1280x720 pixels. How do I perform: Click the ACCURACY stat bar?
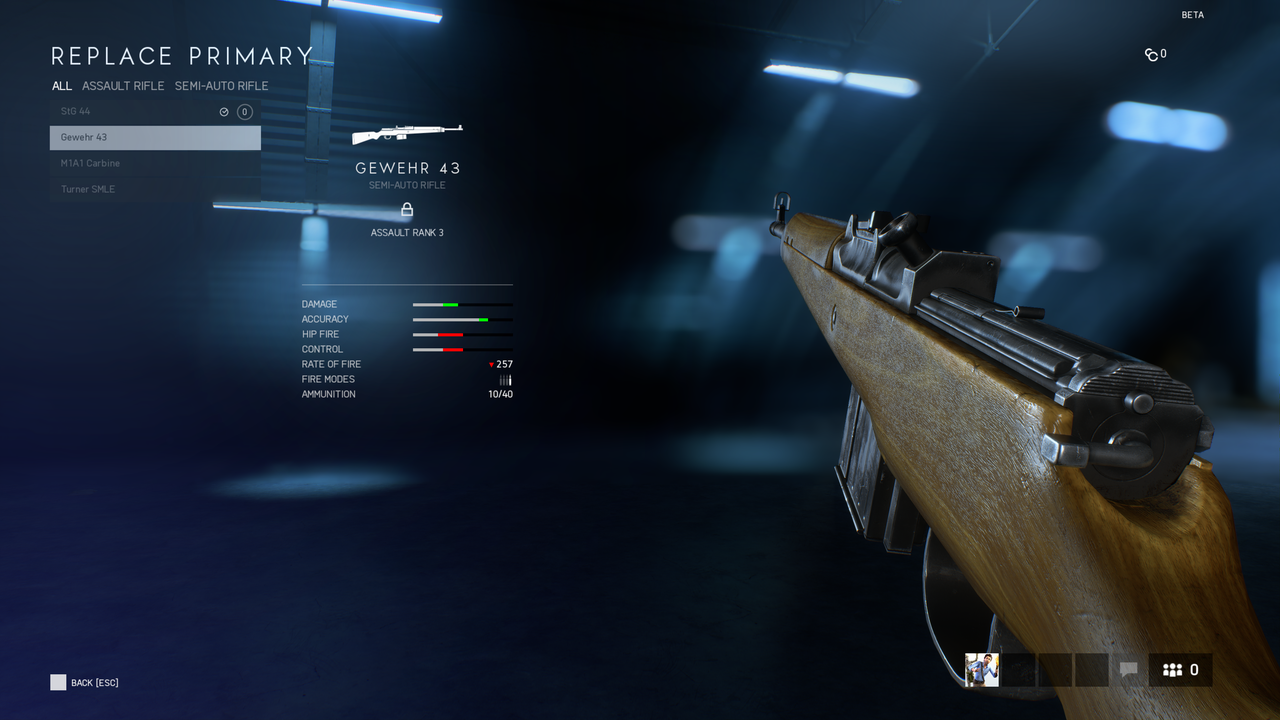coord(462,319)
